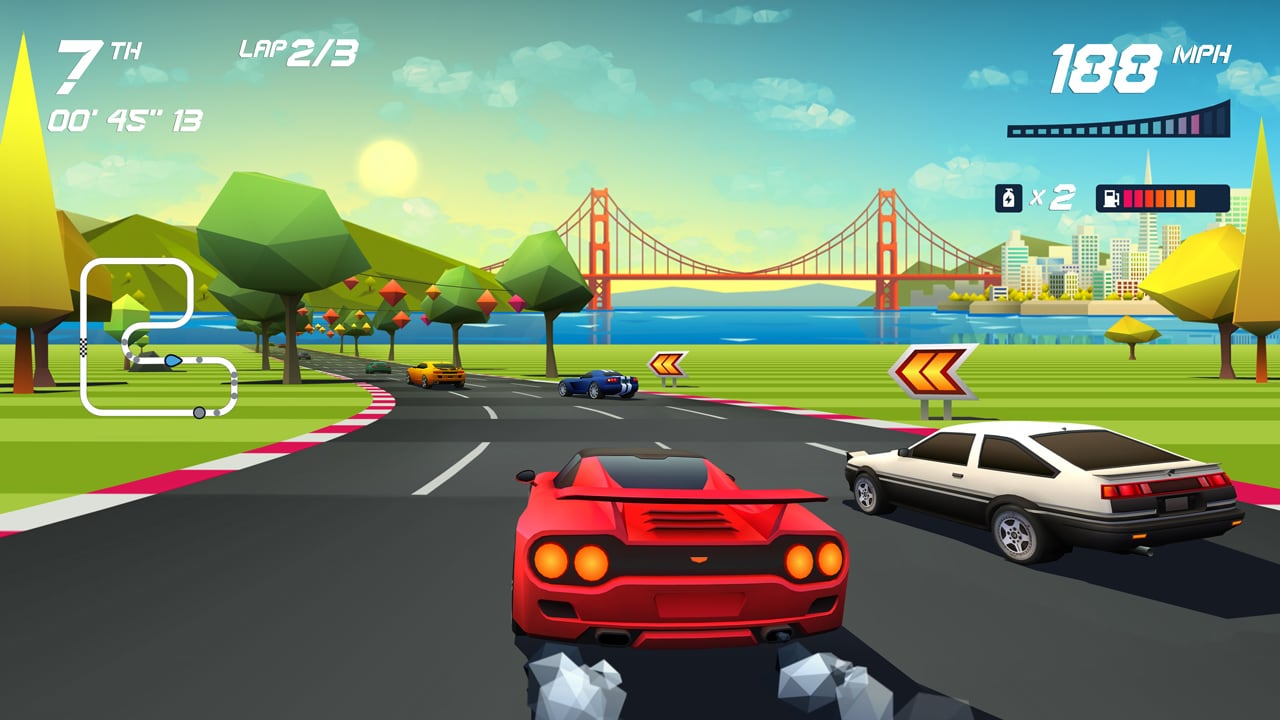Click the left-pointing chevron arrows sign near the road
The width and height of the screenshot is (1280, 720).
pos(665,365)
